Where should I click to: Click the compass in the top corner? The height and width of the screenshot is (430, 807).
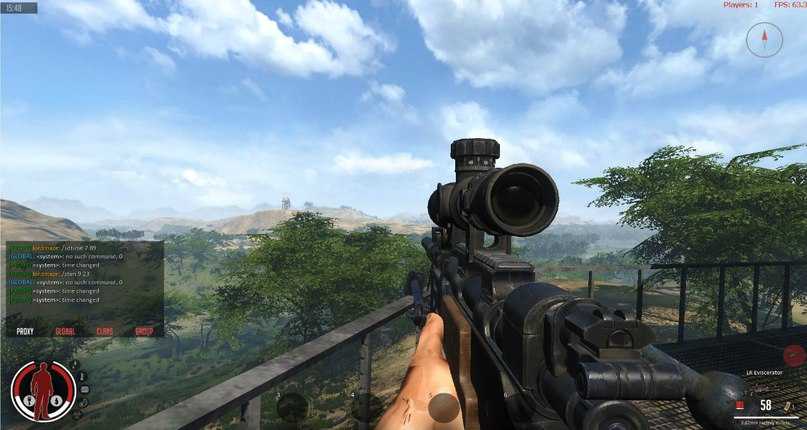[764, 39]
